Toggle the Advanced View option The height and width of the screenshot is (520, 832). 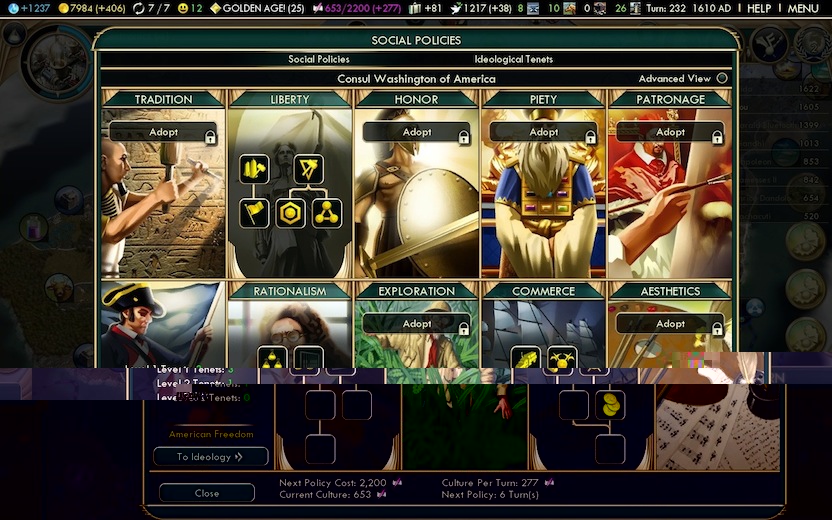coord(722,79)
